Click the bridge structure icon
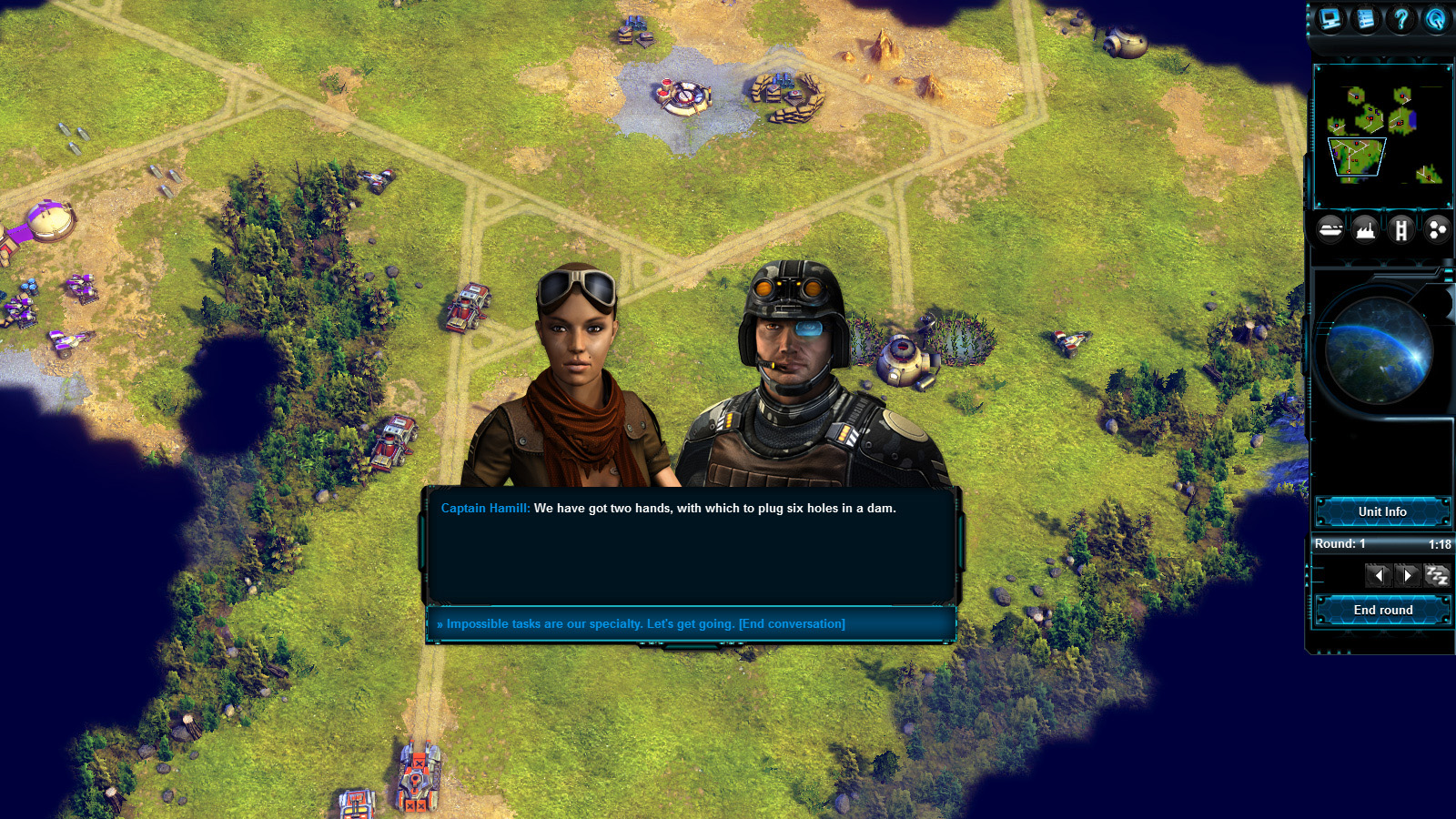 1402,229
